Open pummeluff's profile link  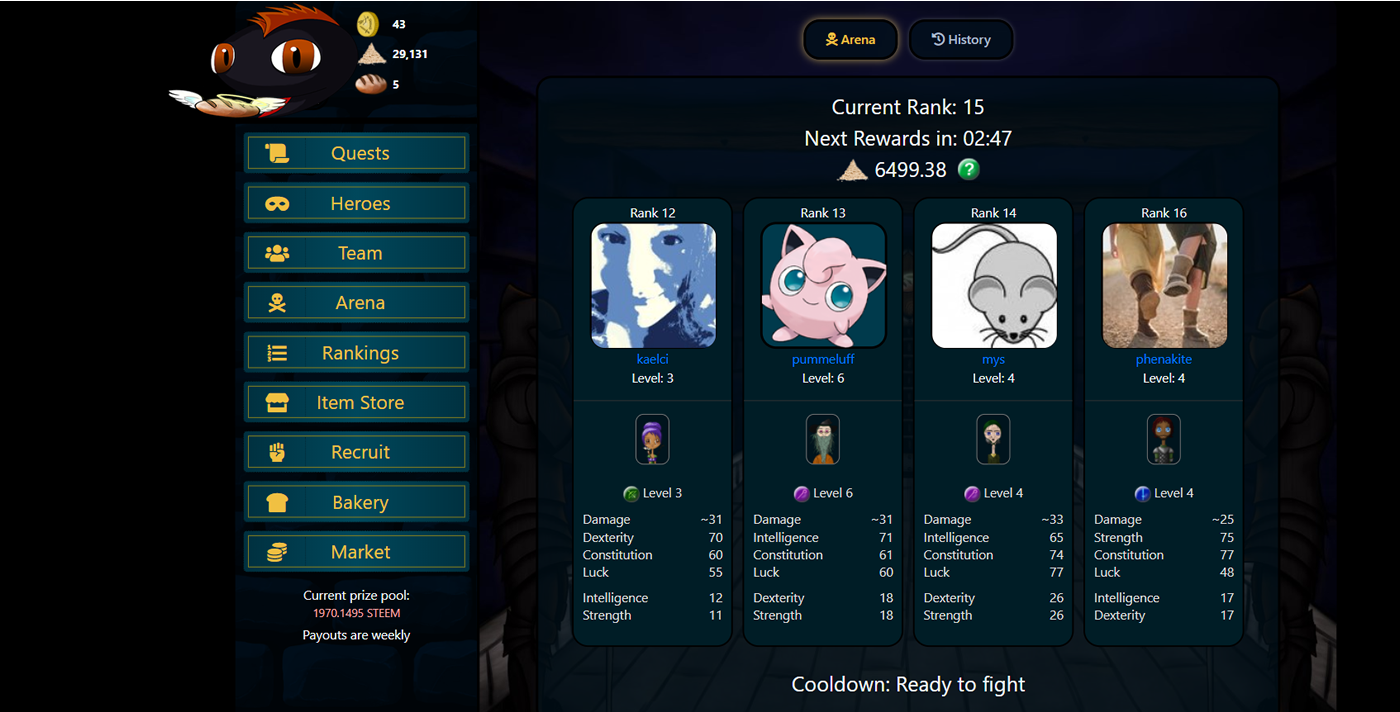tap(823, 359)
